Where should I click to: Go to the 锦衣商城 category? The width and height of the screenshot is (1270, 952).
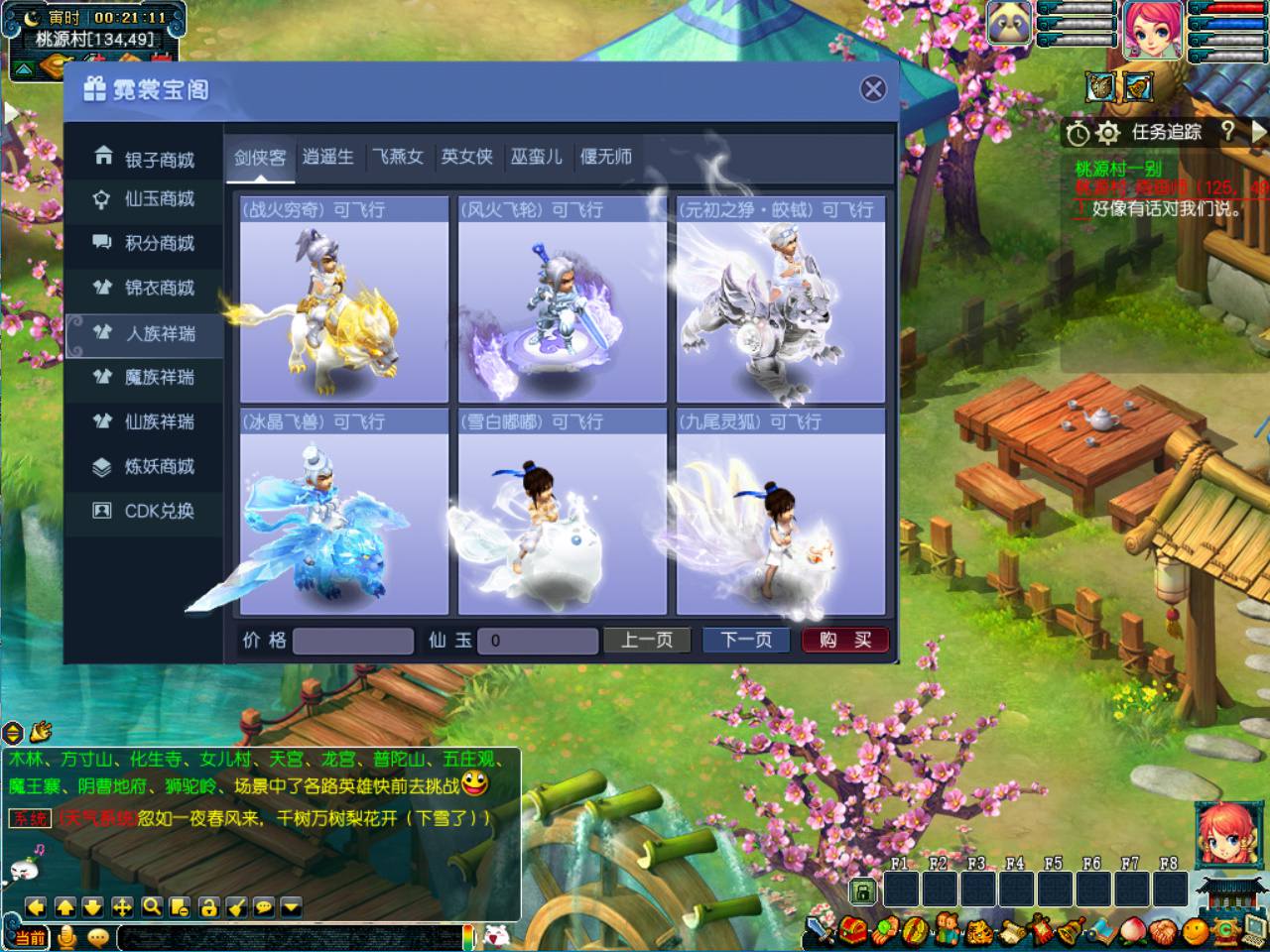tap(145, 288)
